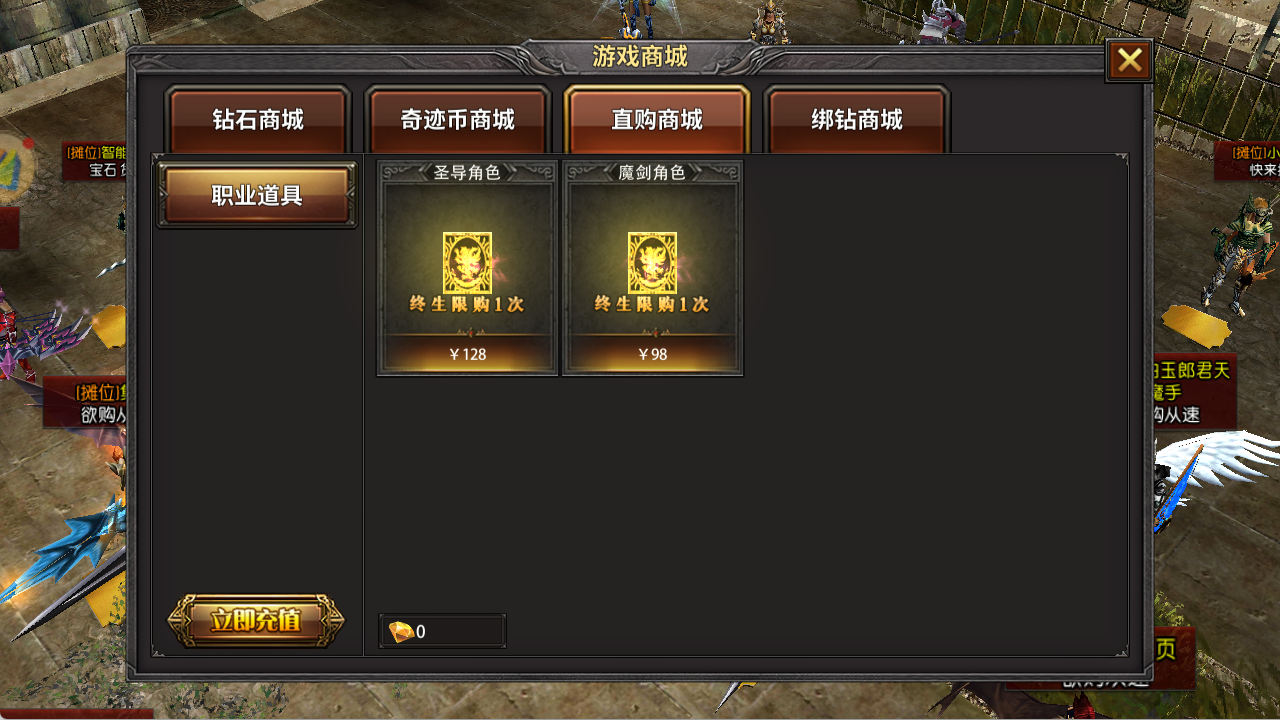Switch to the 奇迹币商城 tab
The height and width of the screenshot is (720, 1280).
tap(456, 120)
